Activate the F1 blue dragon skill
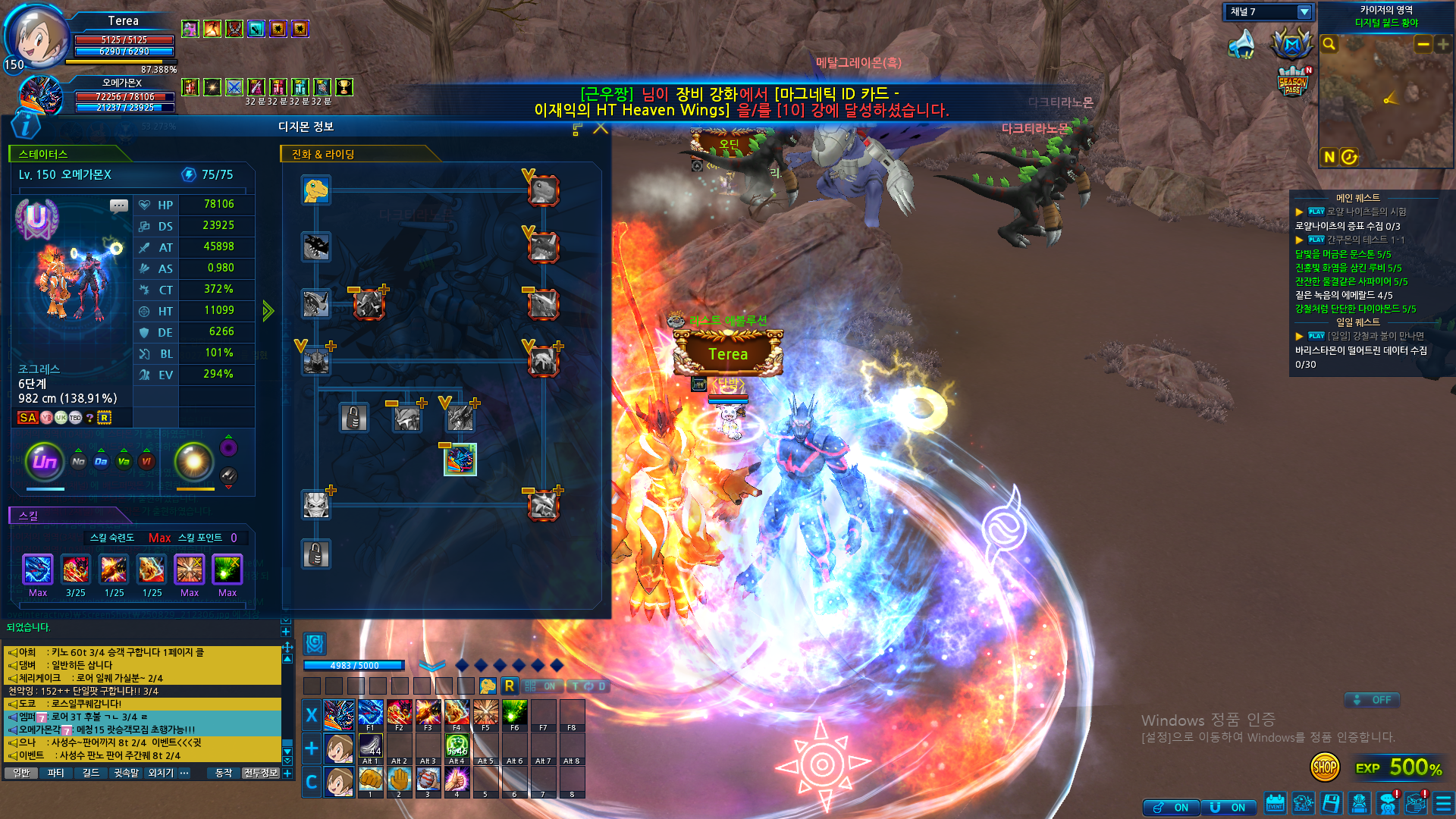Image resolution: width=1456 pixels, height=819 pixels. click(x=370, y=714)
